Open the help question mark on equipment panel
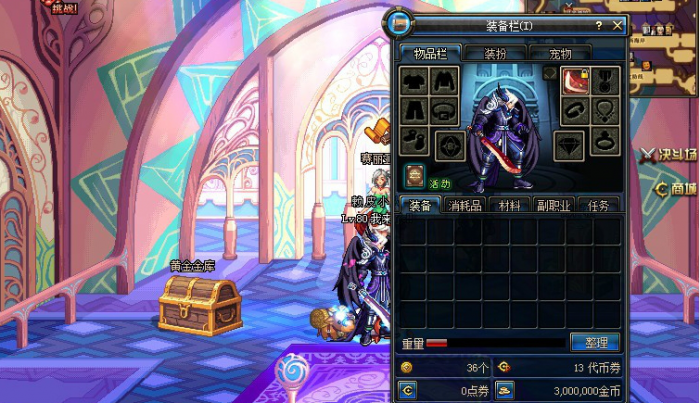This screenshot has height=403, width=700. tap(599, 26)
